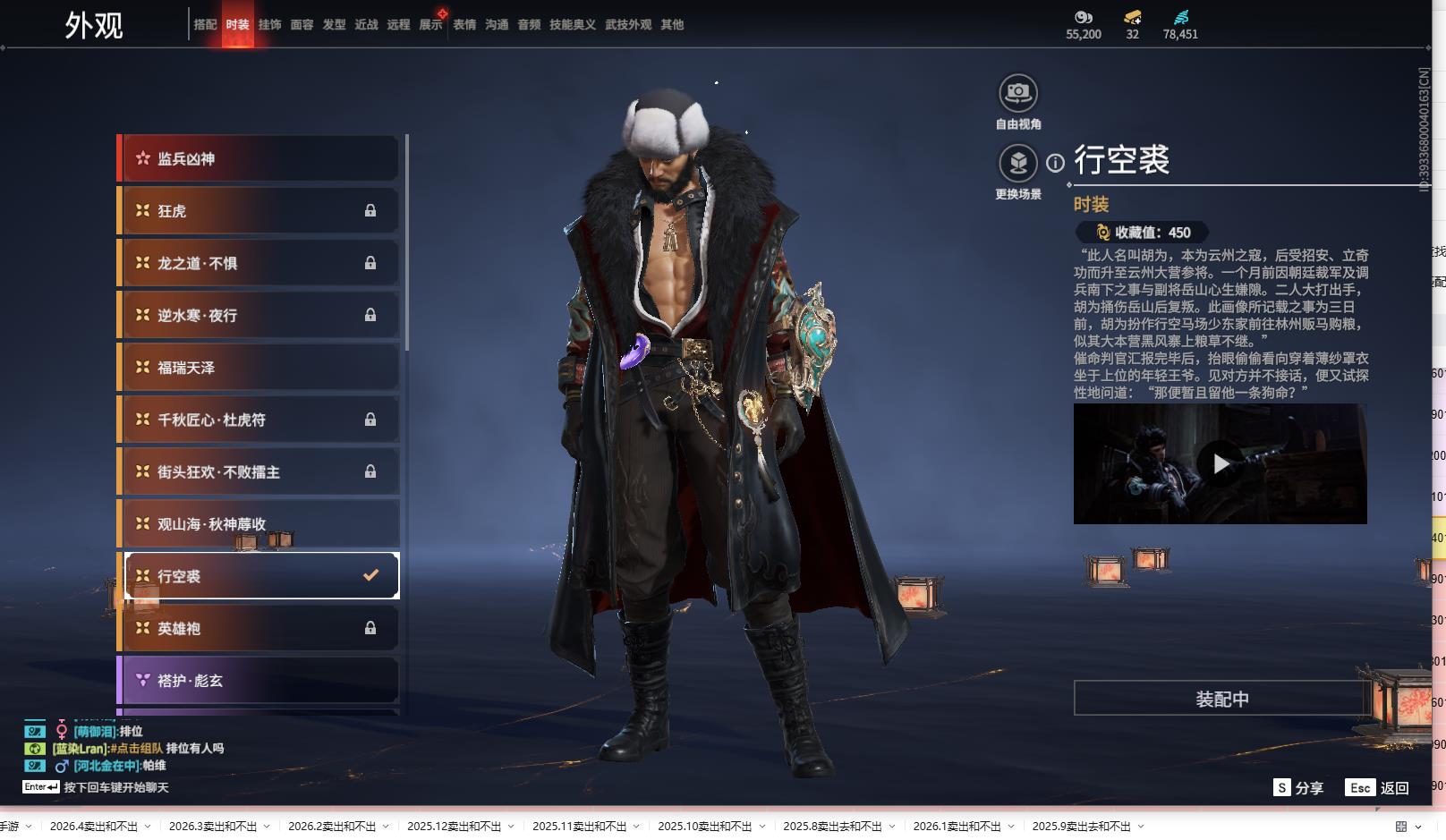
Task: Select the 狂虎 outfit row
Action: 259,211
